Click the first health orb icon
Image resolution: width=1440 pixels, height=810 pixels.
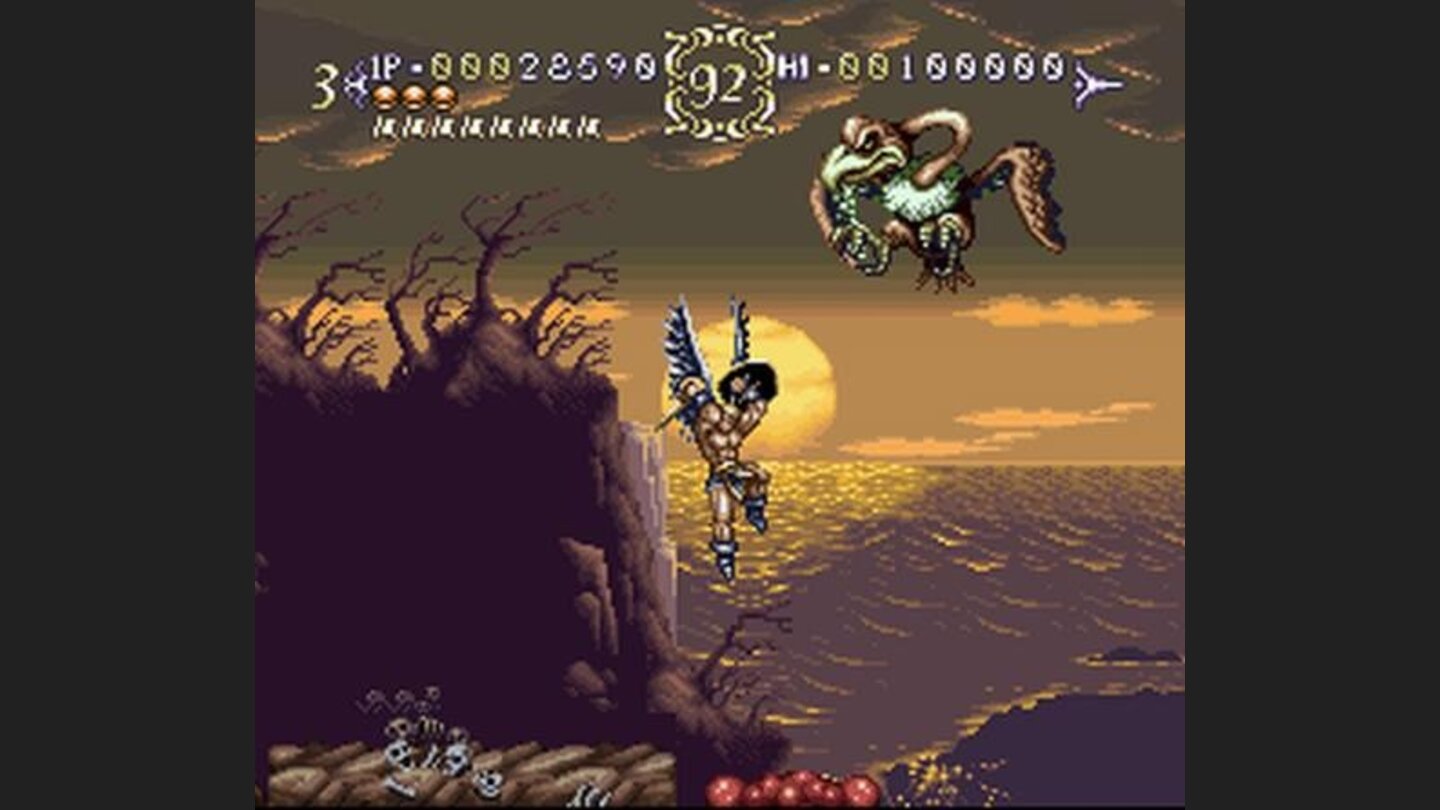tap(382, 99)
